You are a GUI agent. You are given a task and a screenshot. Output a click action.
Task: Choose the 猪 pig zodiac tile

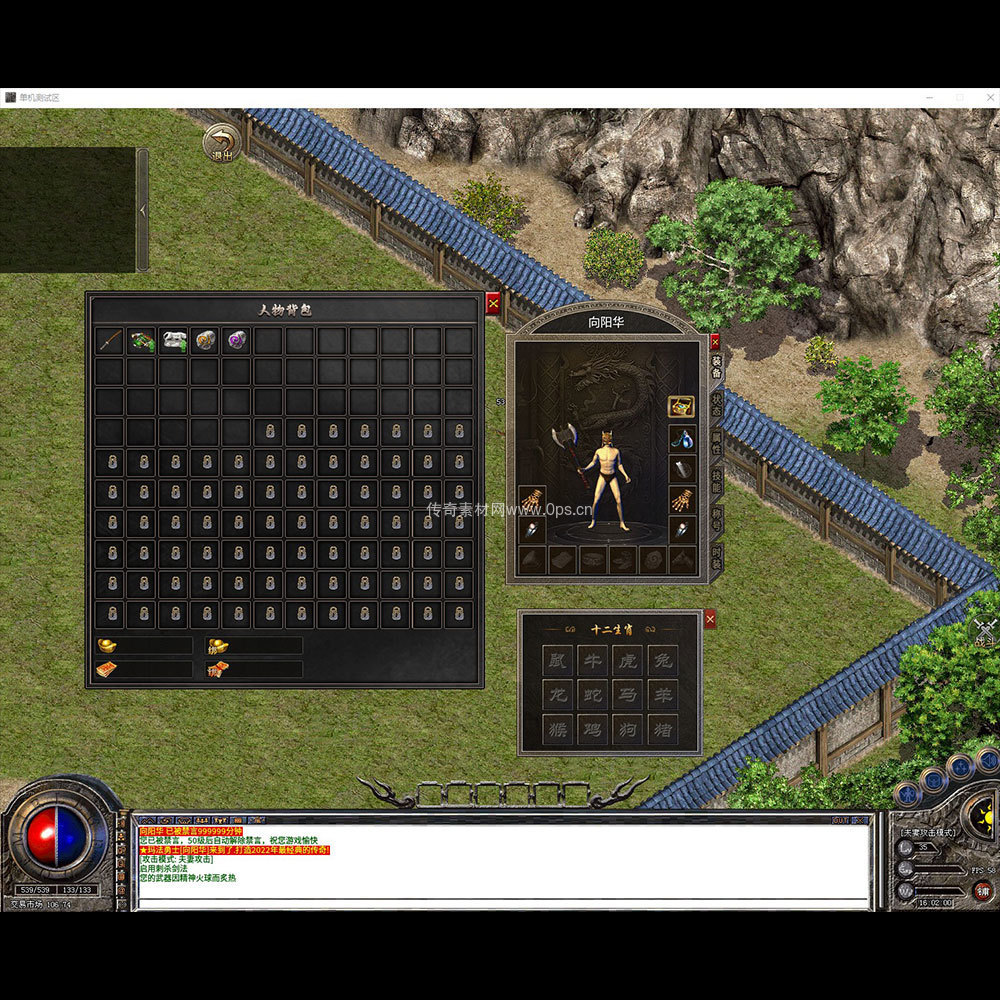click(661, 729)
